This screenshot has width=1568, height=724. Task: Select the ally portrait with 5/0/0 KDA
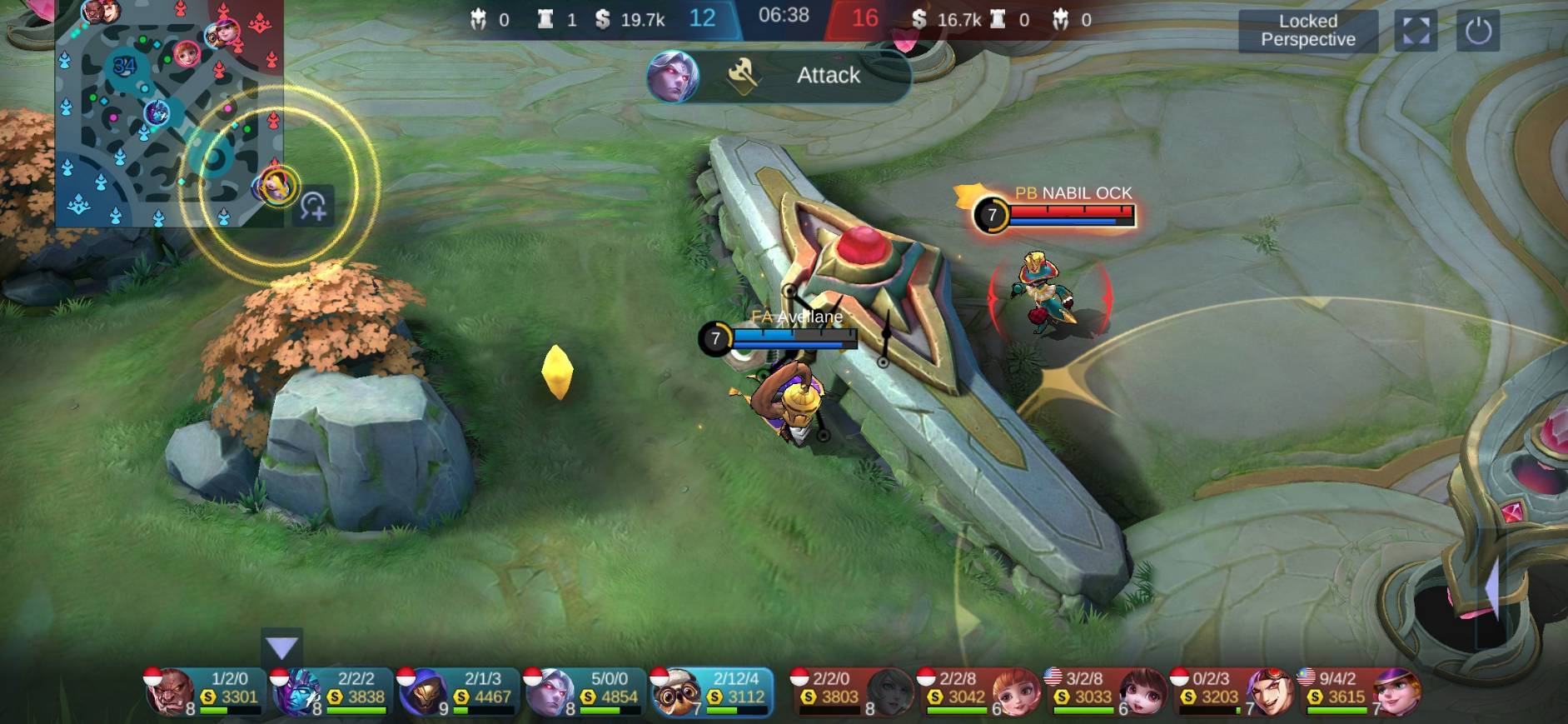(550, 692)
